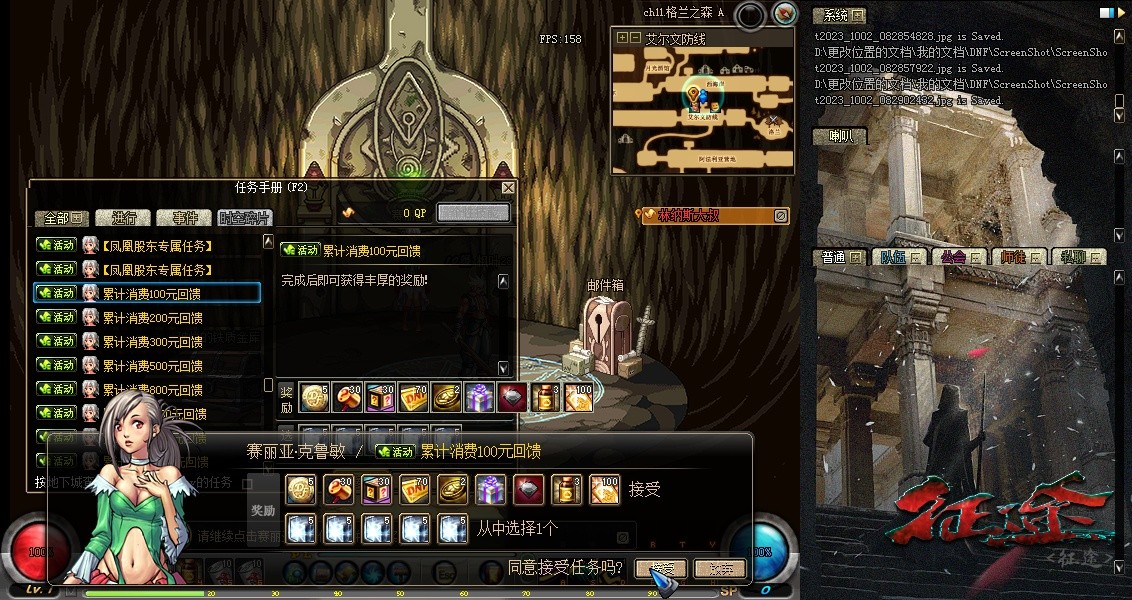Switch to the 进行 quest tab
Viewport: 1132px width, 600px height.
click(x=124, y=218)
